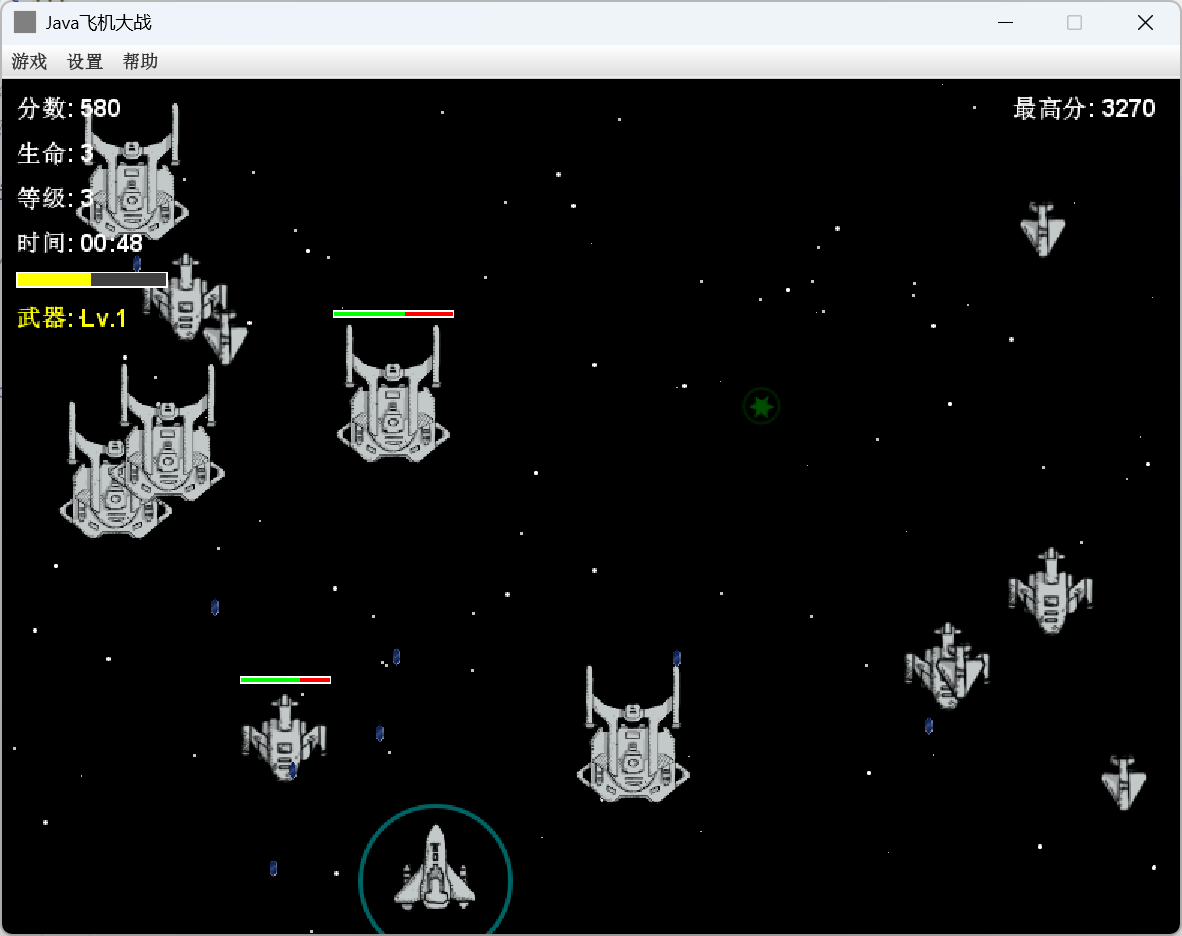Minimize the game window

(1005, 23)
